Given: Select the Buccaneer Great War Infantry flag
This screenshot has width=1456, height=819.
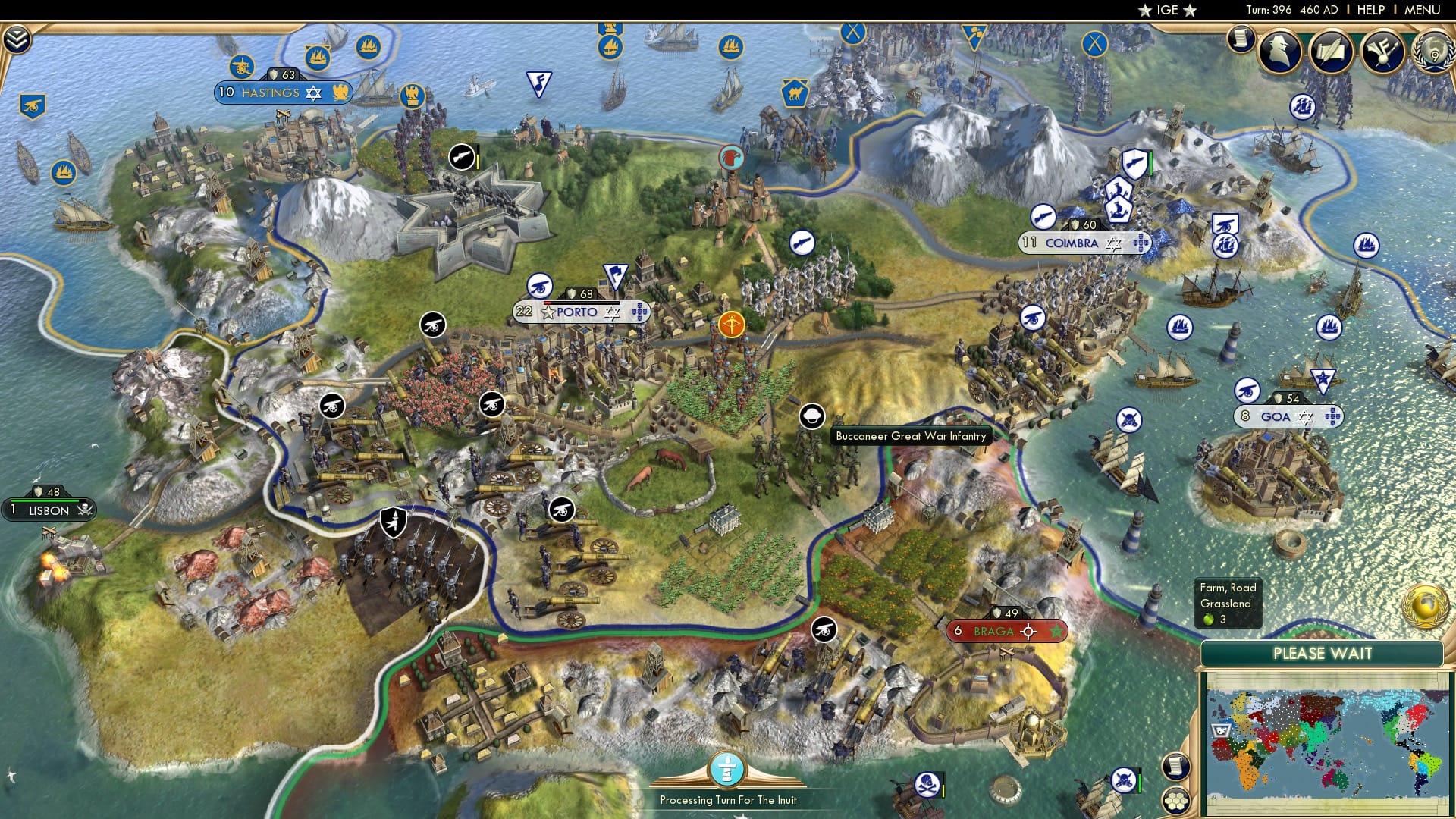Looking at the screenshot, I should coord(811,416).
